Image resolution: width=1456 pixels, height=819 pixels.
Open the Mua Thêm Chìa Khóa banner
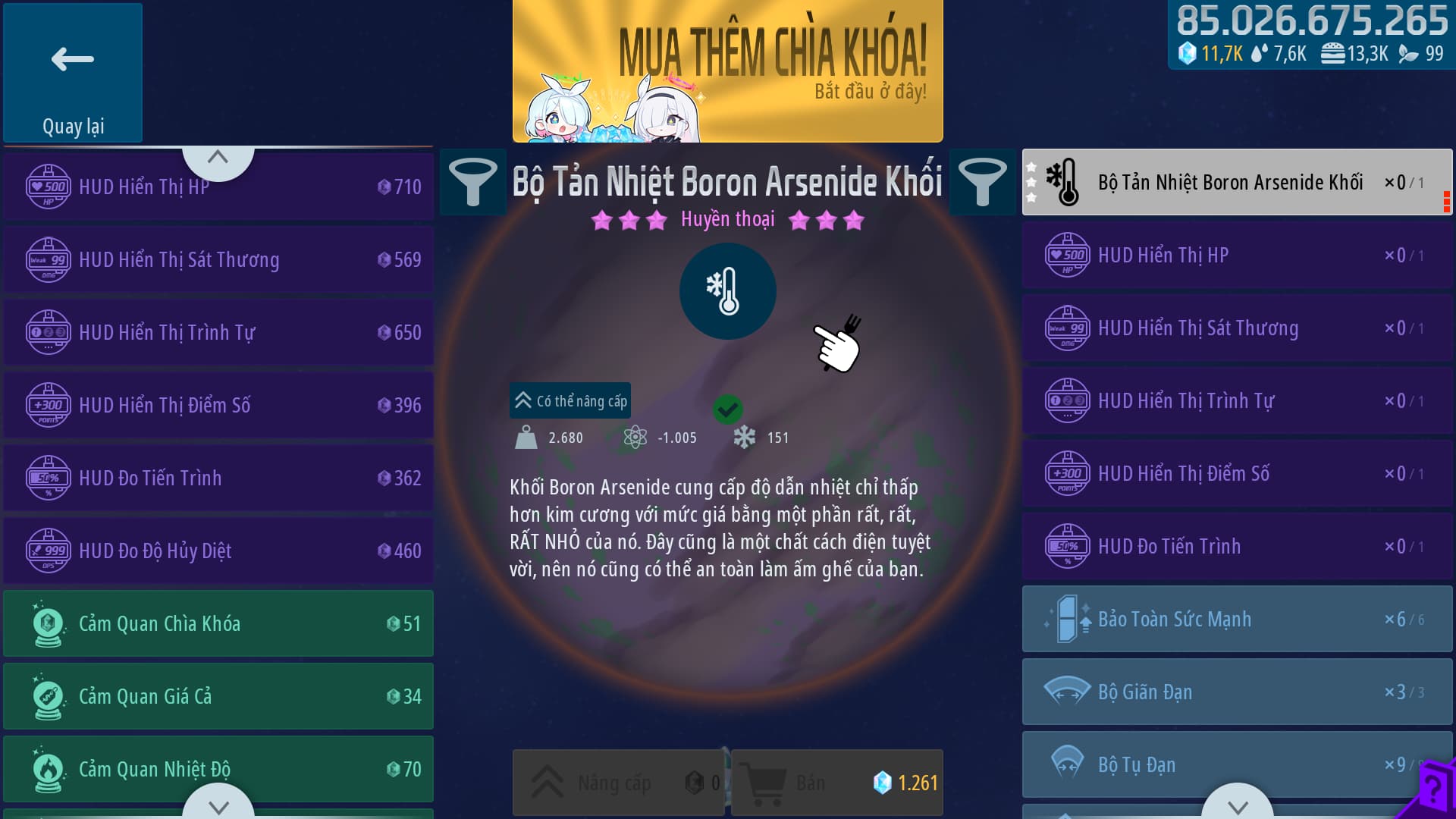[x=727, y=71]
